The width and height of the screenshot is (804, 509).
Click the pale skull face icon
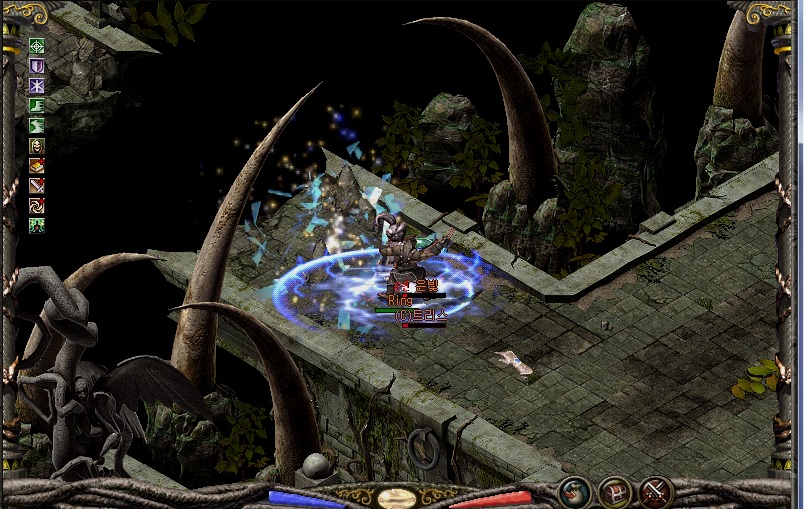pyautogui.click(x=37, y=146)
